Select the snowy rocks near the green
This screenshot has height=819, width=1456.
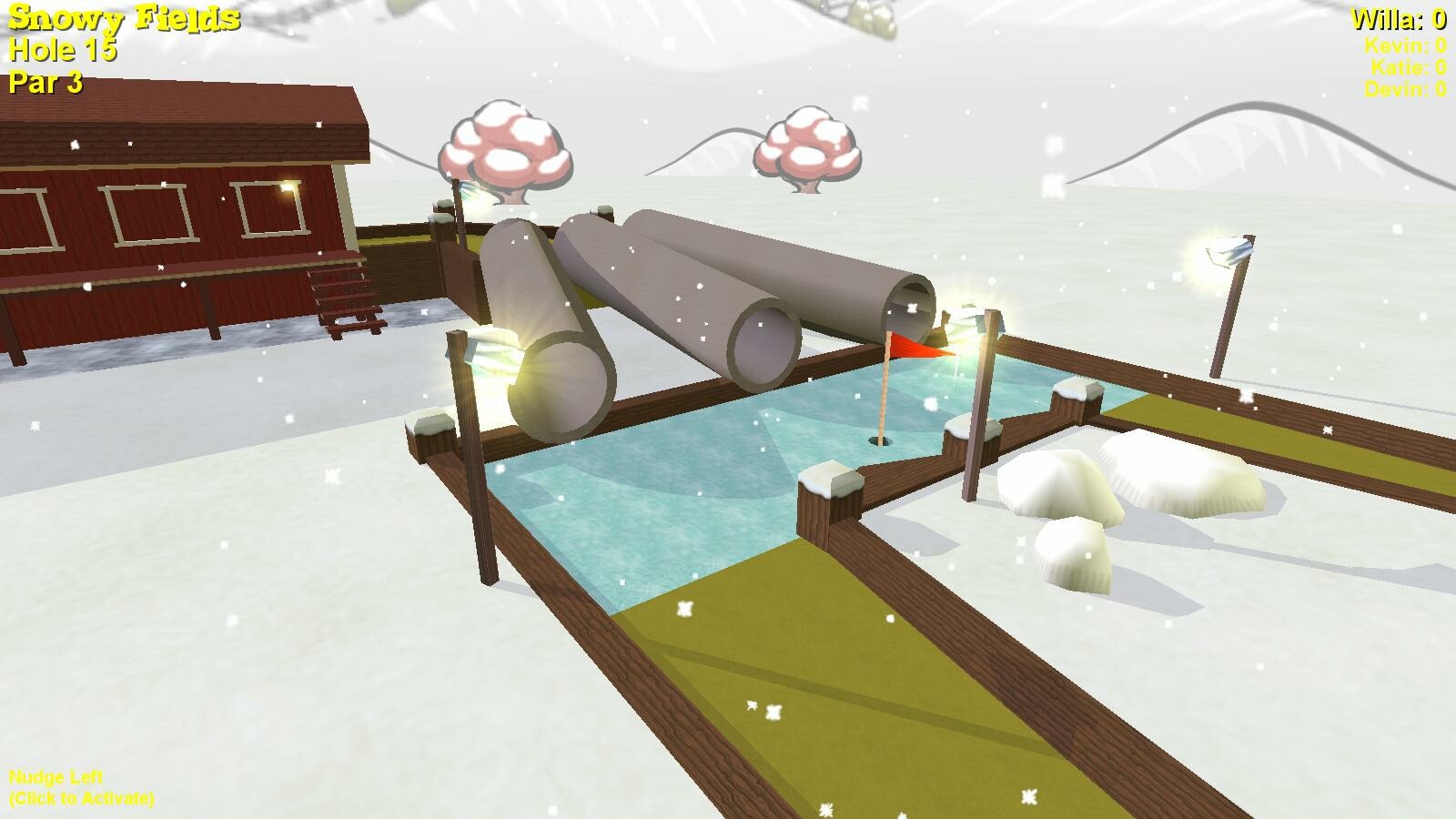click(1128, 491)
